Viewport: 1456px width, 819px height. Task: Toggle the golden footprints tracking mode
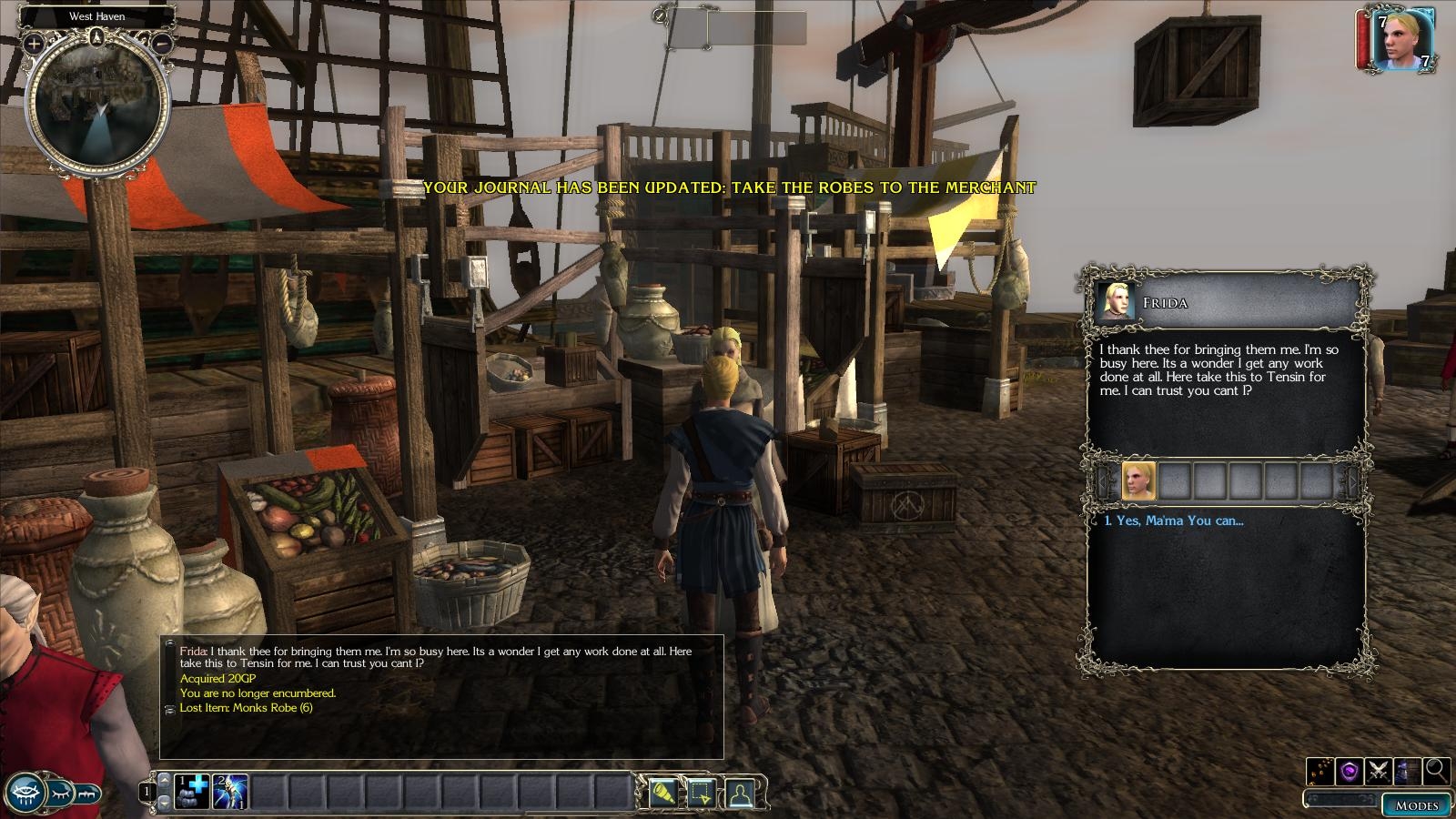pos(1320,771)
